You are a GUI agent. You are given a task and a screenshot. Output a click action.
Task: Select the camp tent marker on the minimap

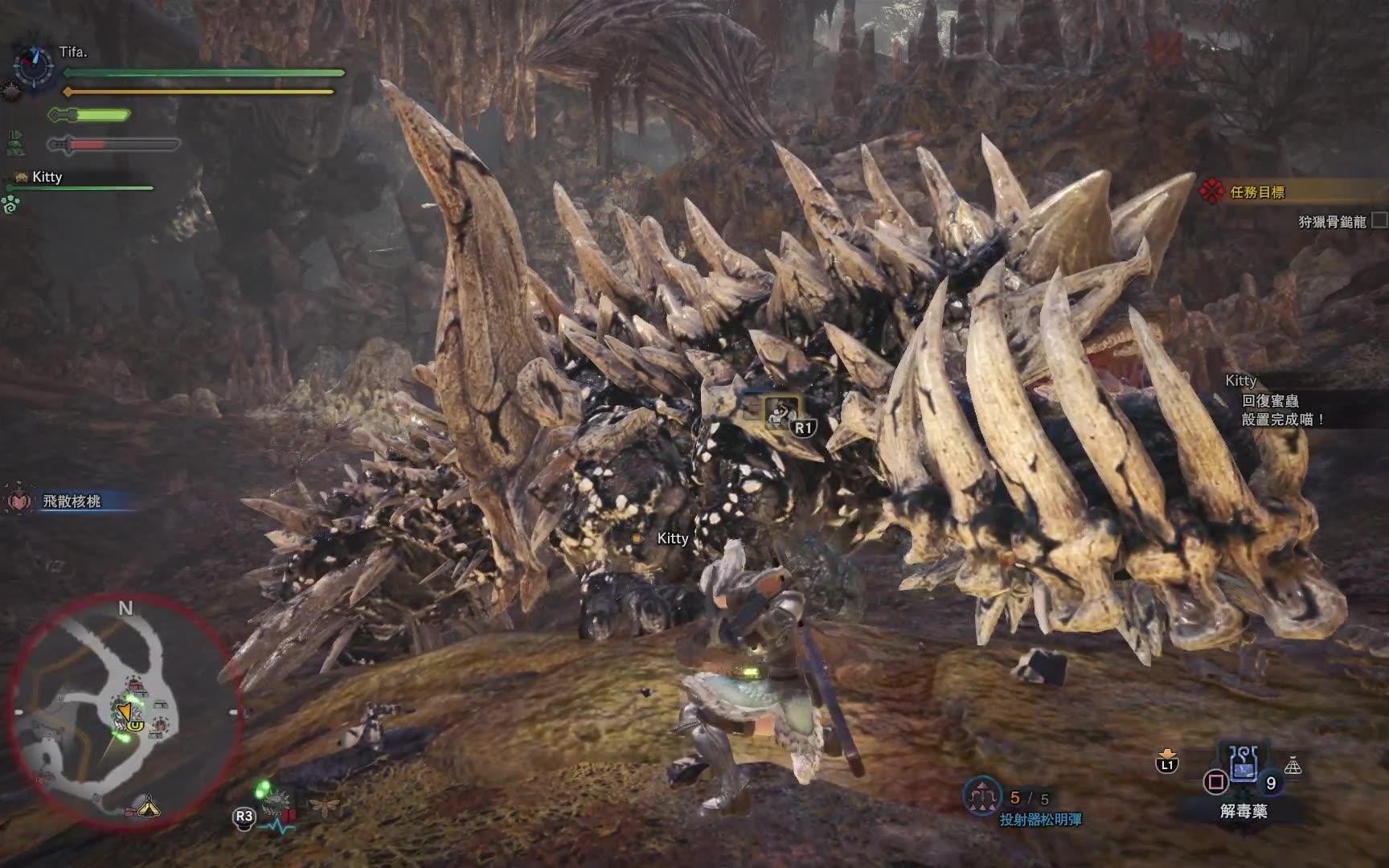pyautogui.click(x=149, y=805)
